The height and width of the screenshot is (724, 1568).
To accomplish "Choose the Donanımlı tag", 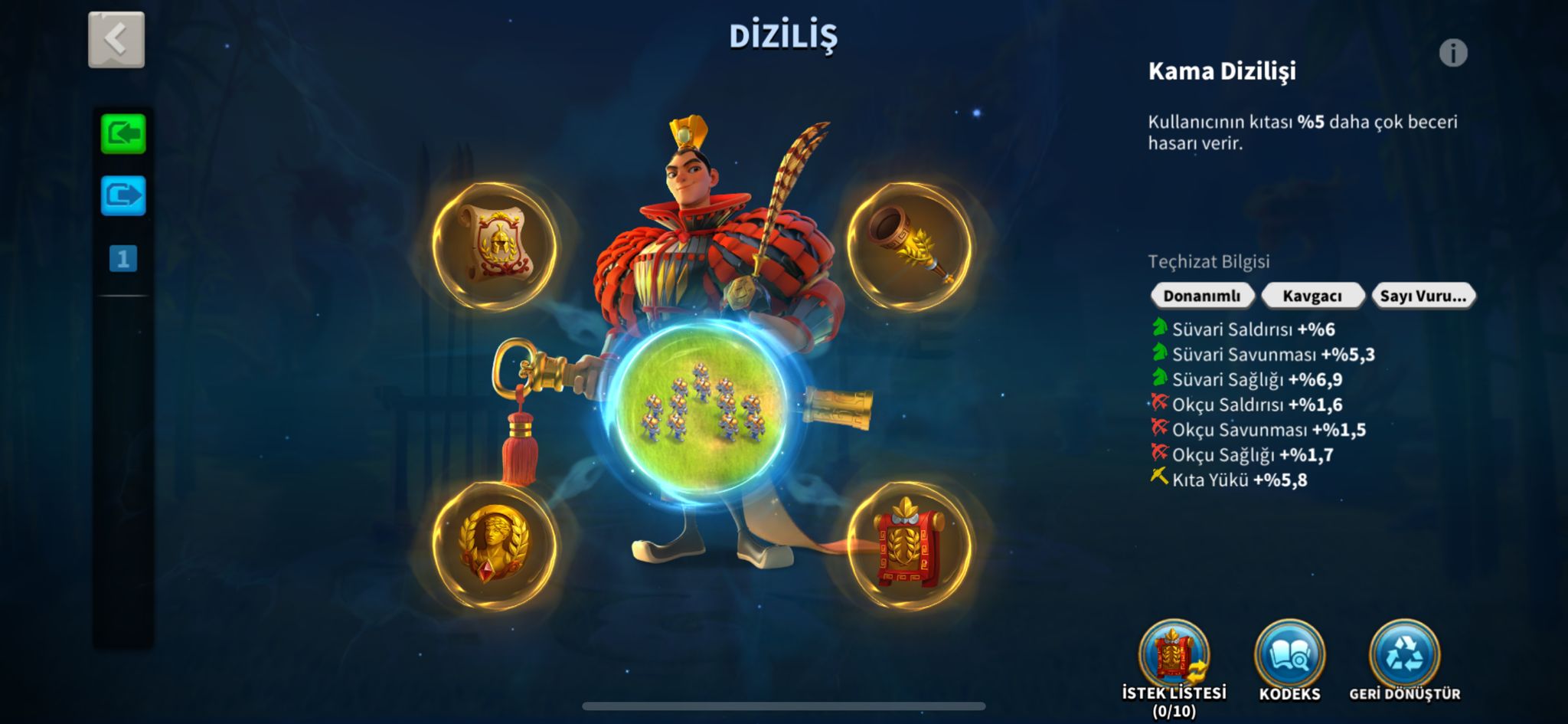I will pyautogui.click(x=1201, y=296).
